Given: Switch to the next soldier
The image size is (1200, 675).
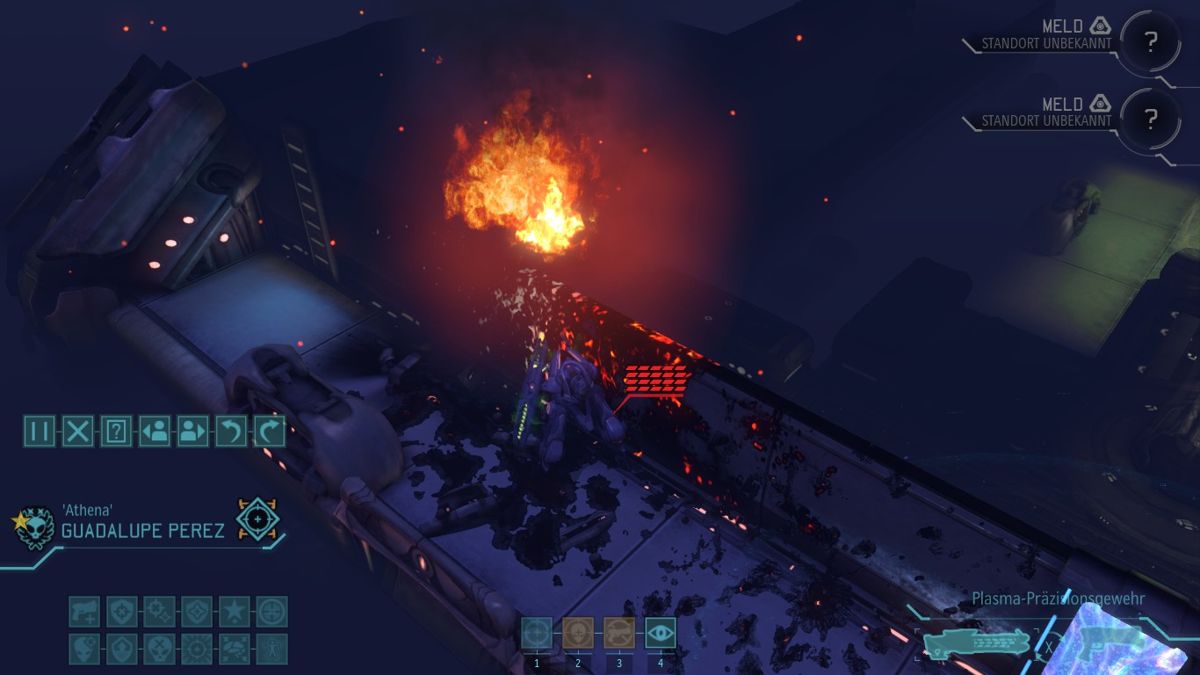Looking at the screenshot, I should [x=192, y=431].
